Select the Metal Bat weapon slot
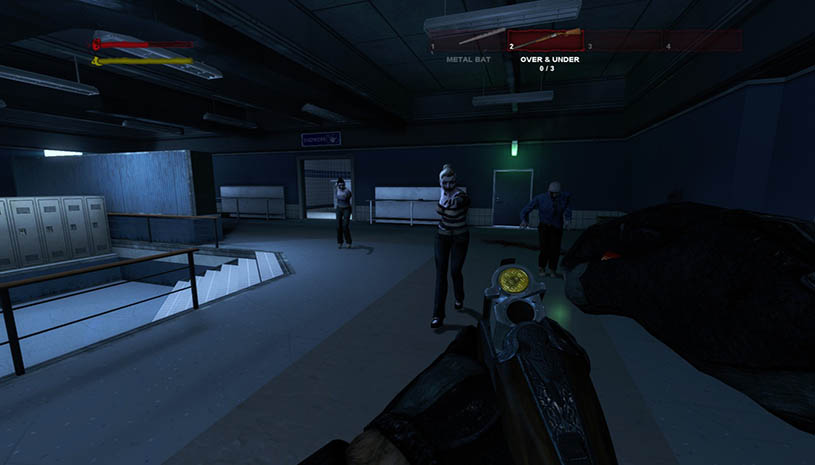815x465 pixels. pyautogui.click(x=466, y=40)
